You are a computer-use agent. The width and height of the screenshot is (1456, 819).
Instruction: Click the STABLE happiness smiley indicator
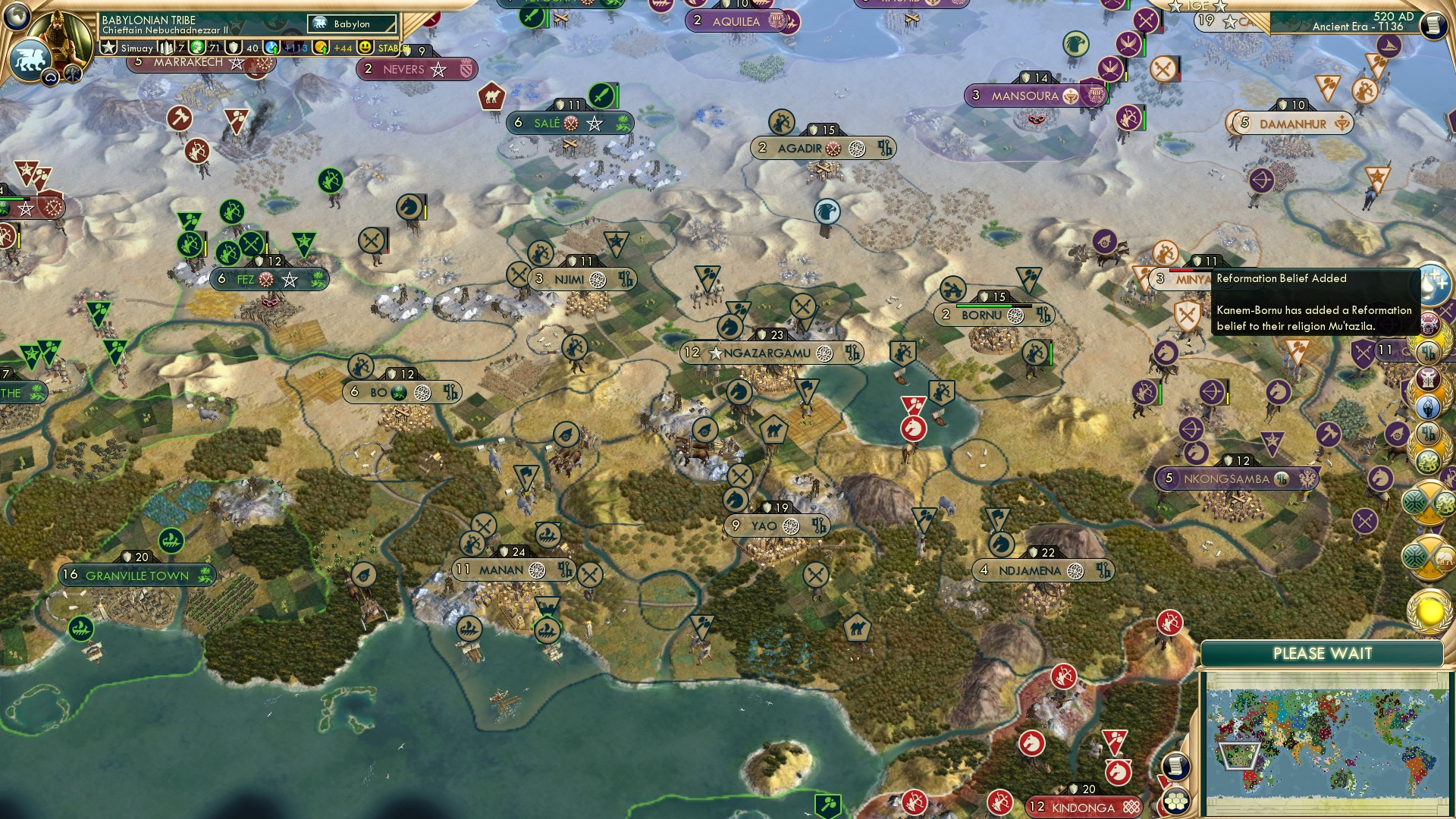(x=366, y=49)
